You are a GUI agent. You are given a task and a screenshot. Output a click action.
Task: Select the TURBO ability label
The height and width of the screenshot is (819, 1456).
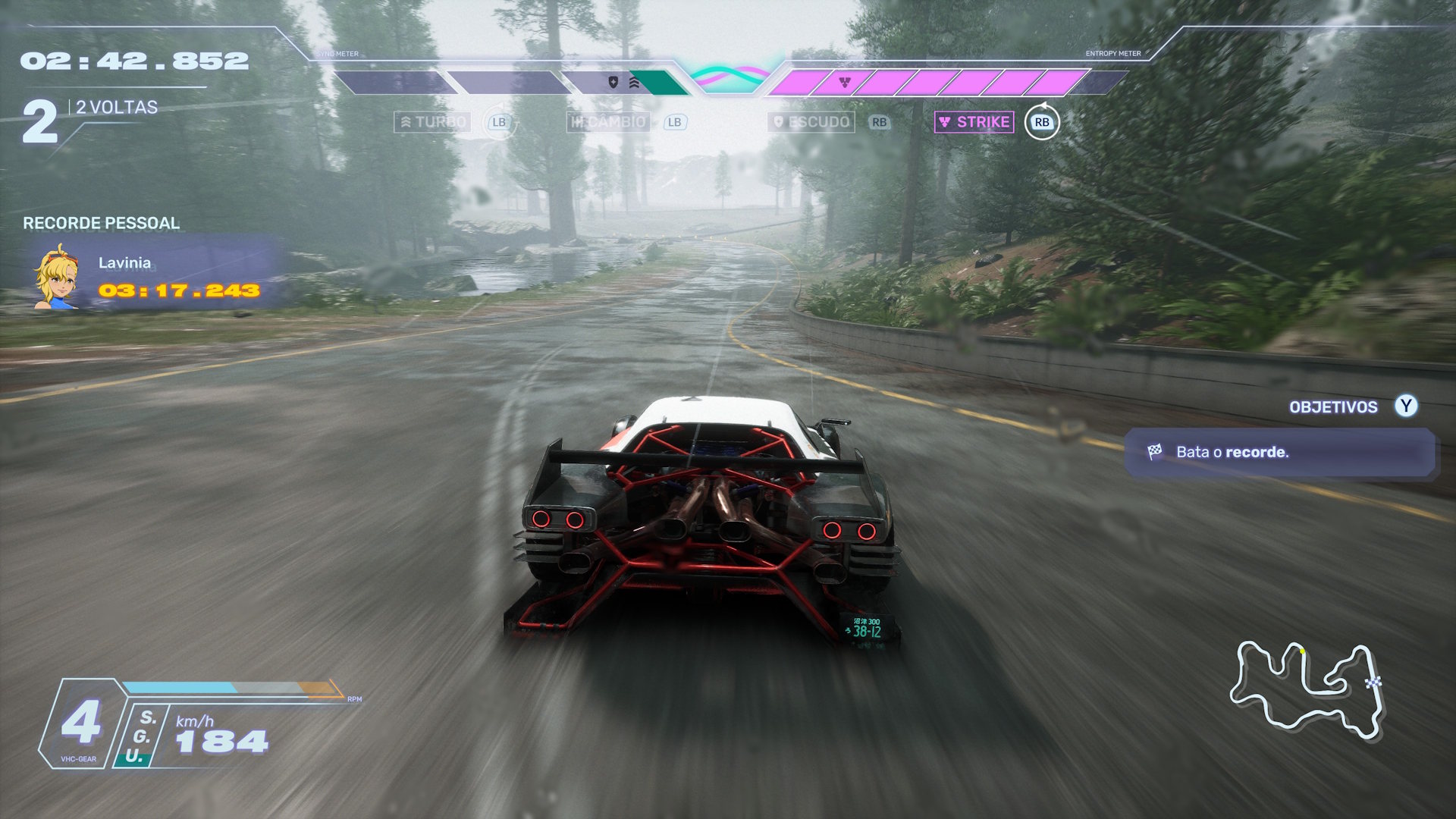pos(432,122)
